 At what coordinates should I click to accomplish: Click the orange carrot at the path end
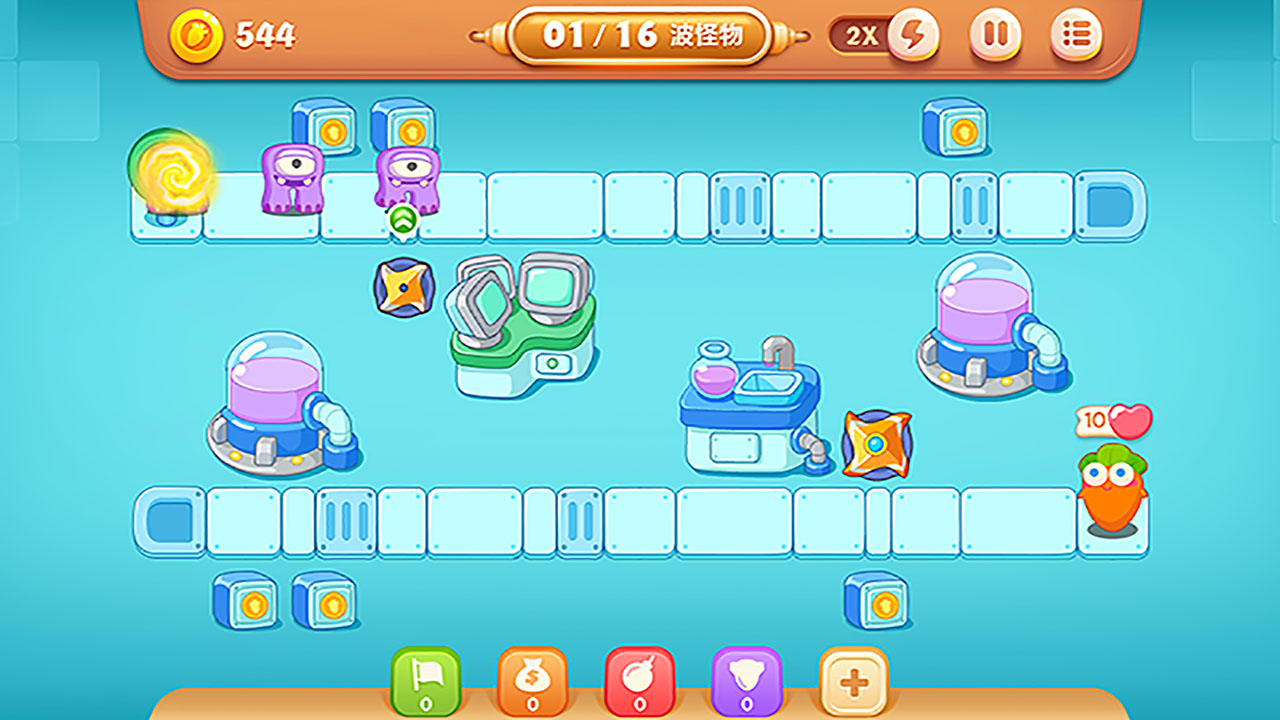click(x=1110, y=495)
